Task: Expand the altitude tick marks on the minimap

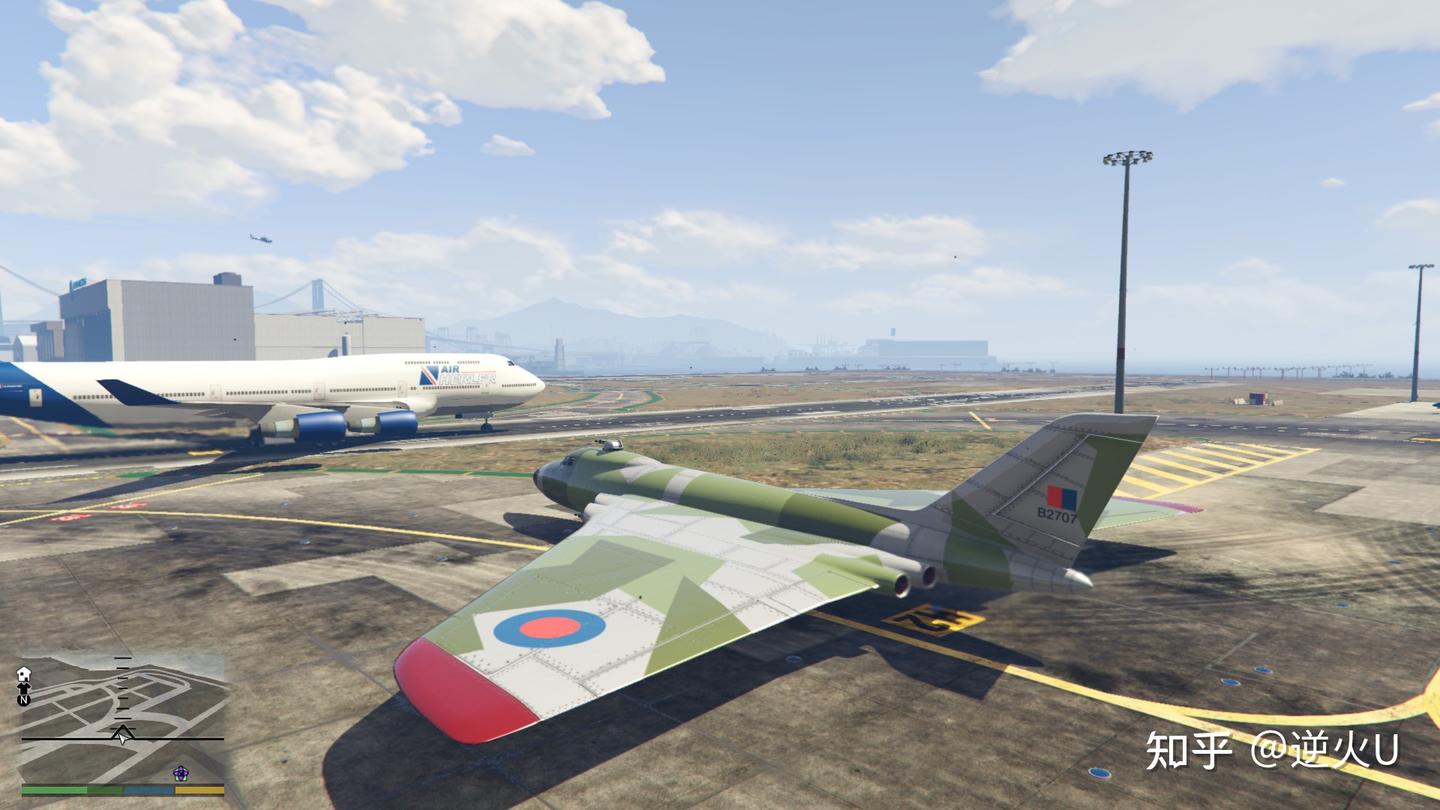Action: click(122, 692)
